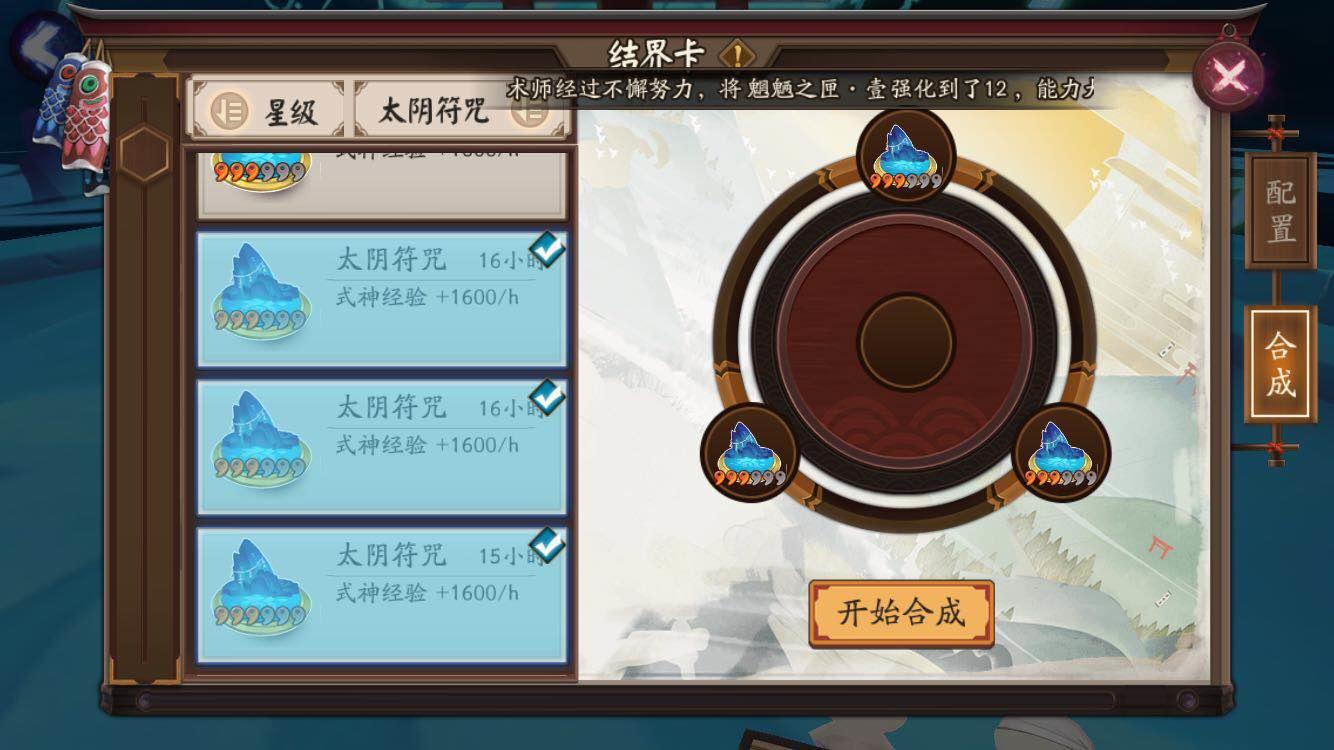Uncheck the second 16-hour 太阴符咒 card

tap(548, 398)
